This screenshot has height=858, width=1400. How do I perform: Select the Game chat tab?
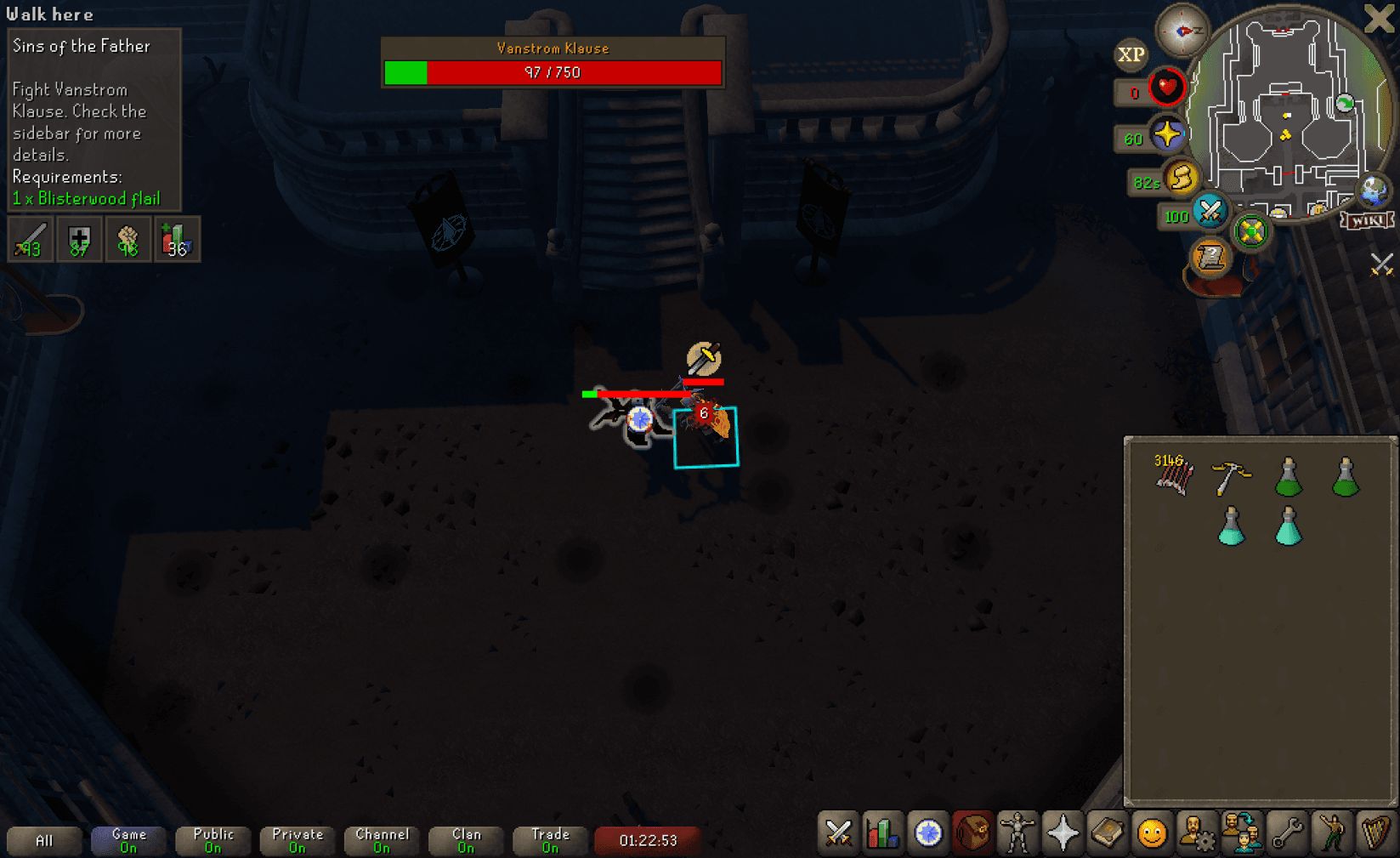point(128,840)
